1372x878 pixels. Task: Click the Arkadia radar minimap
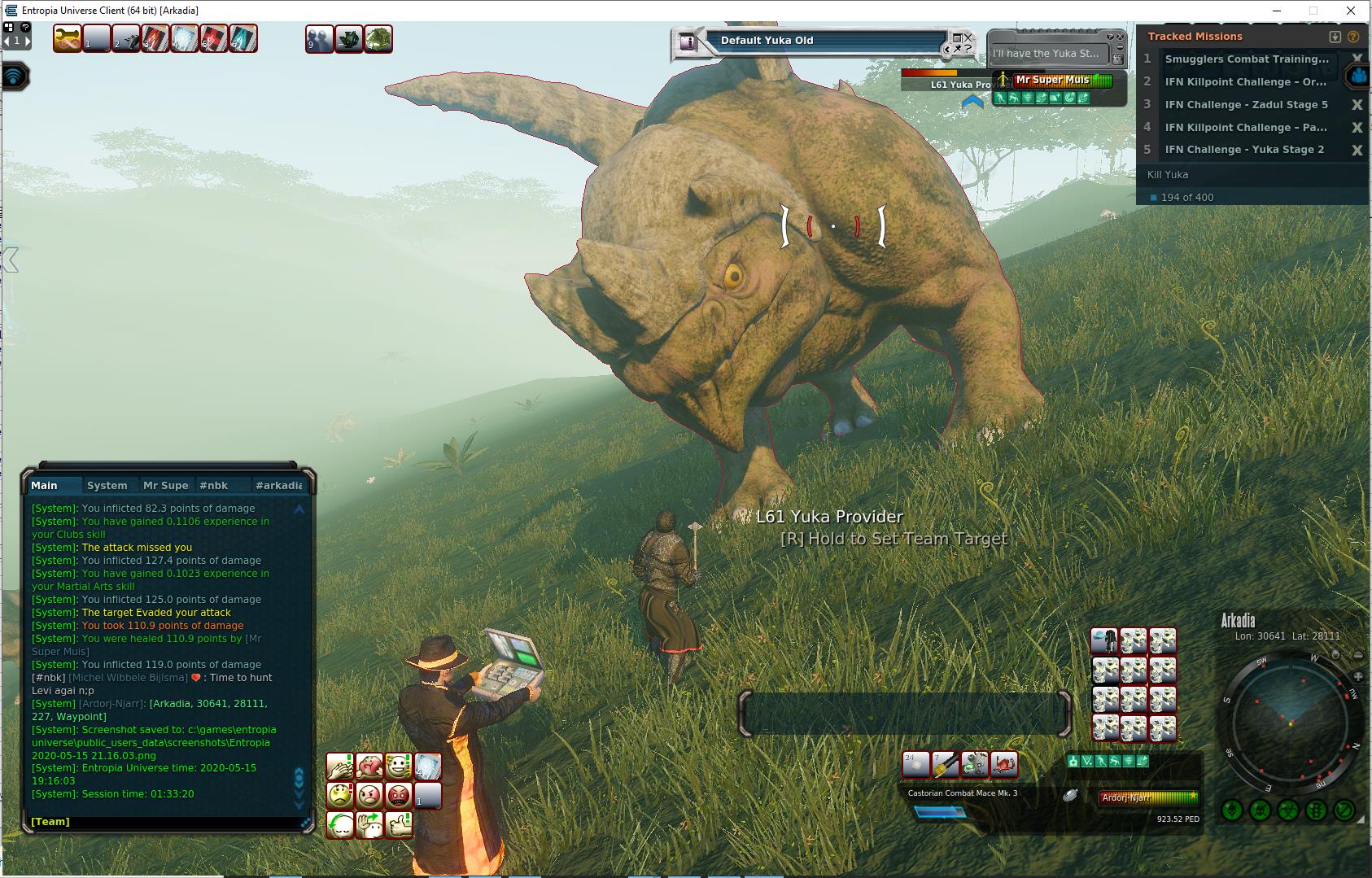(x=1290, y=724)
